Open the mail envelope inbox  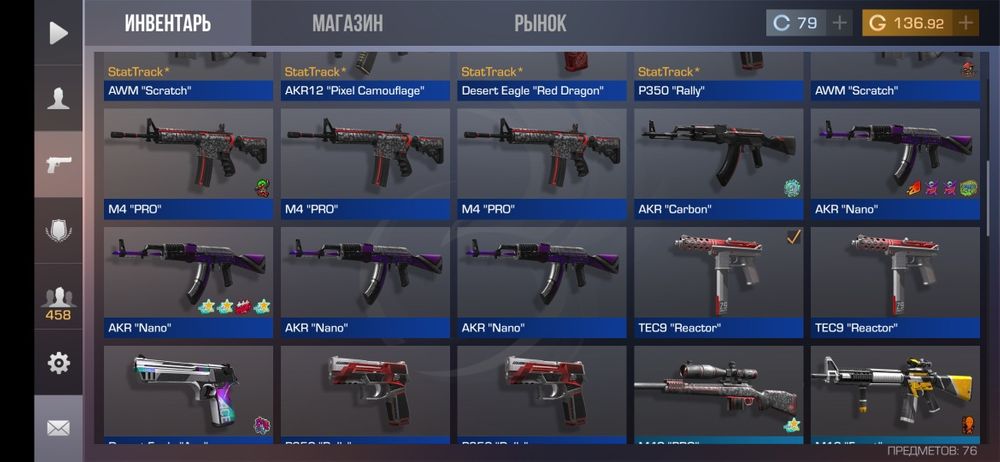[x=58, y=428]
